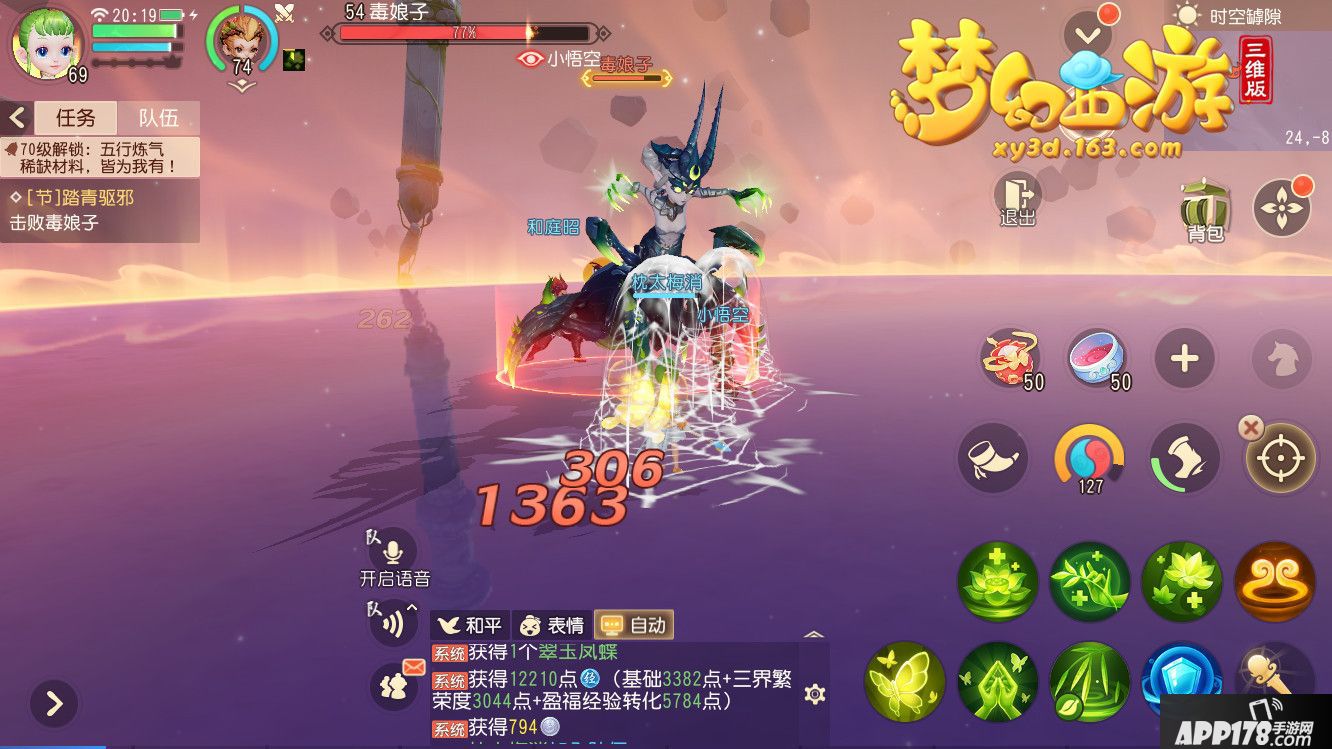Screen dimensions: 1332x749
Task: Switch to the 队伍 team tab
Action: 158,117
